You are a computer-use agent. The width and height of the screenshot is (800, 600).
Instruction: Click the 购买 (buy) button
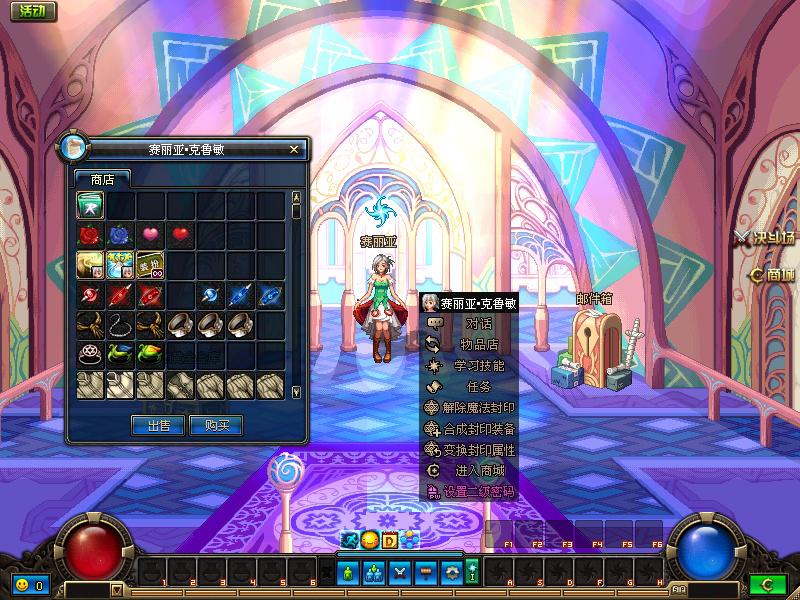click(x=217, y=425)
